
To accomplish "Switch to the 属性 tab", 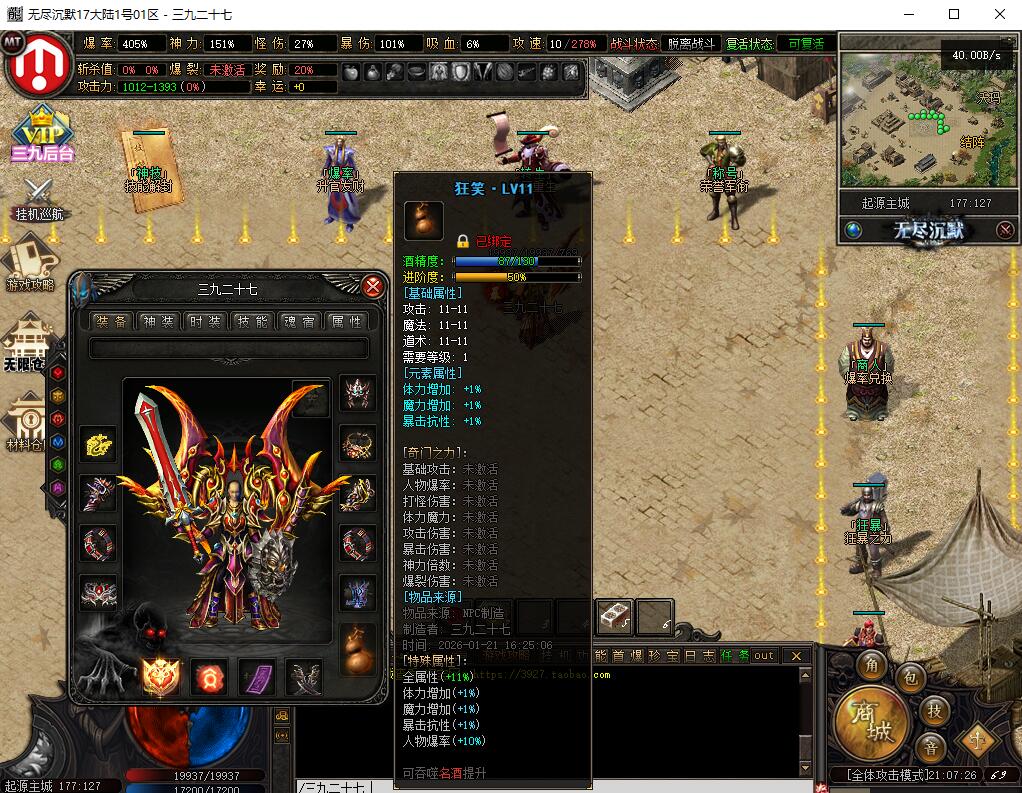I will pos(346,321).
